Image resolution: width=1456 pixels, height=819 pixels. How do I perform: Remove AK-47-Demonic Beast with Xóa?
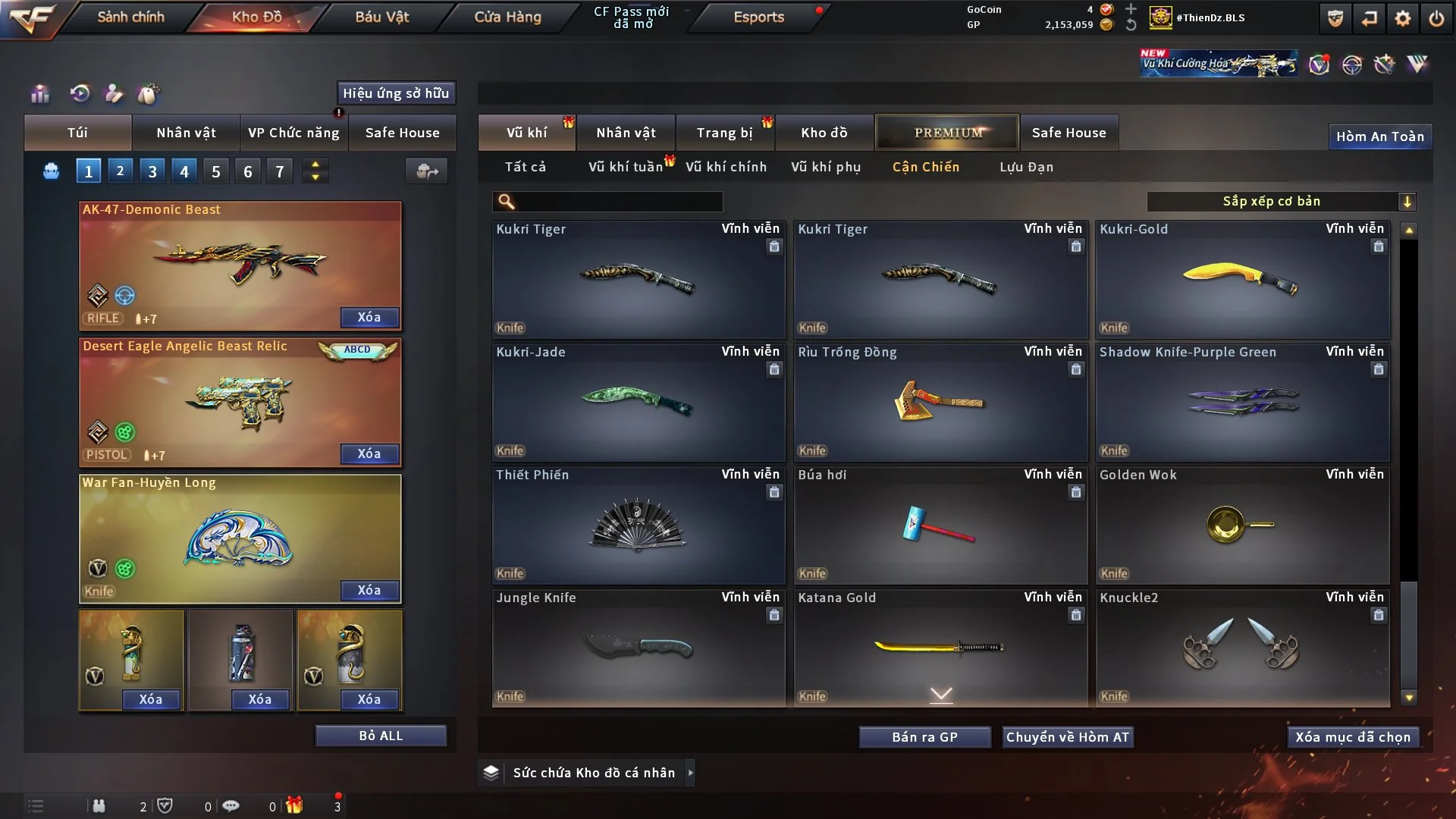(369, 317)
